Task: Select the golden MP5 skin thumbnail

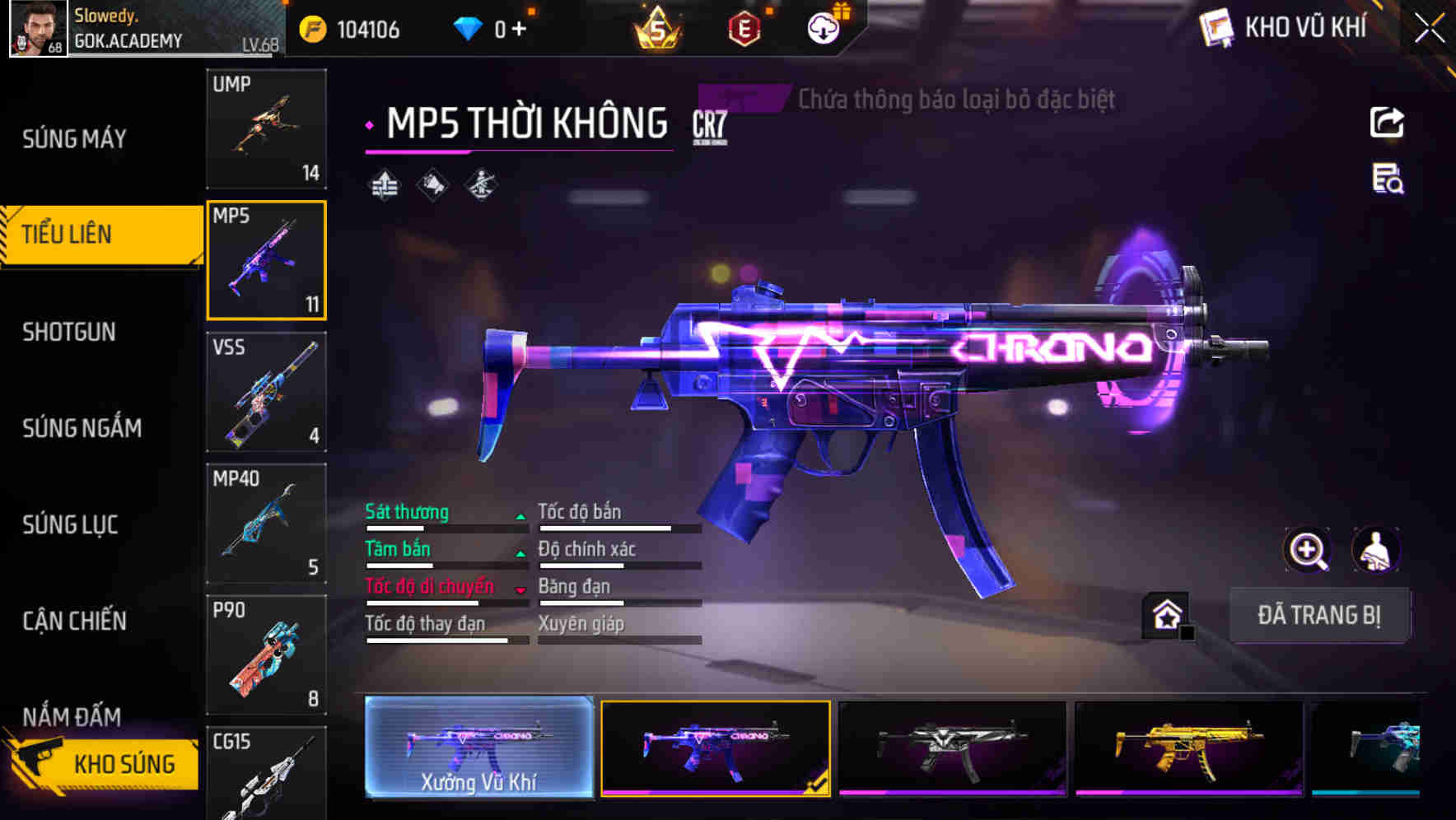Action: pyautogui.click(x=1186, y=751)
